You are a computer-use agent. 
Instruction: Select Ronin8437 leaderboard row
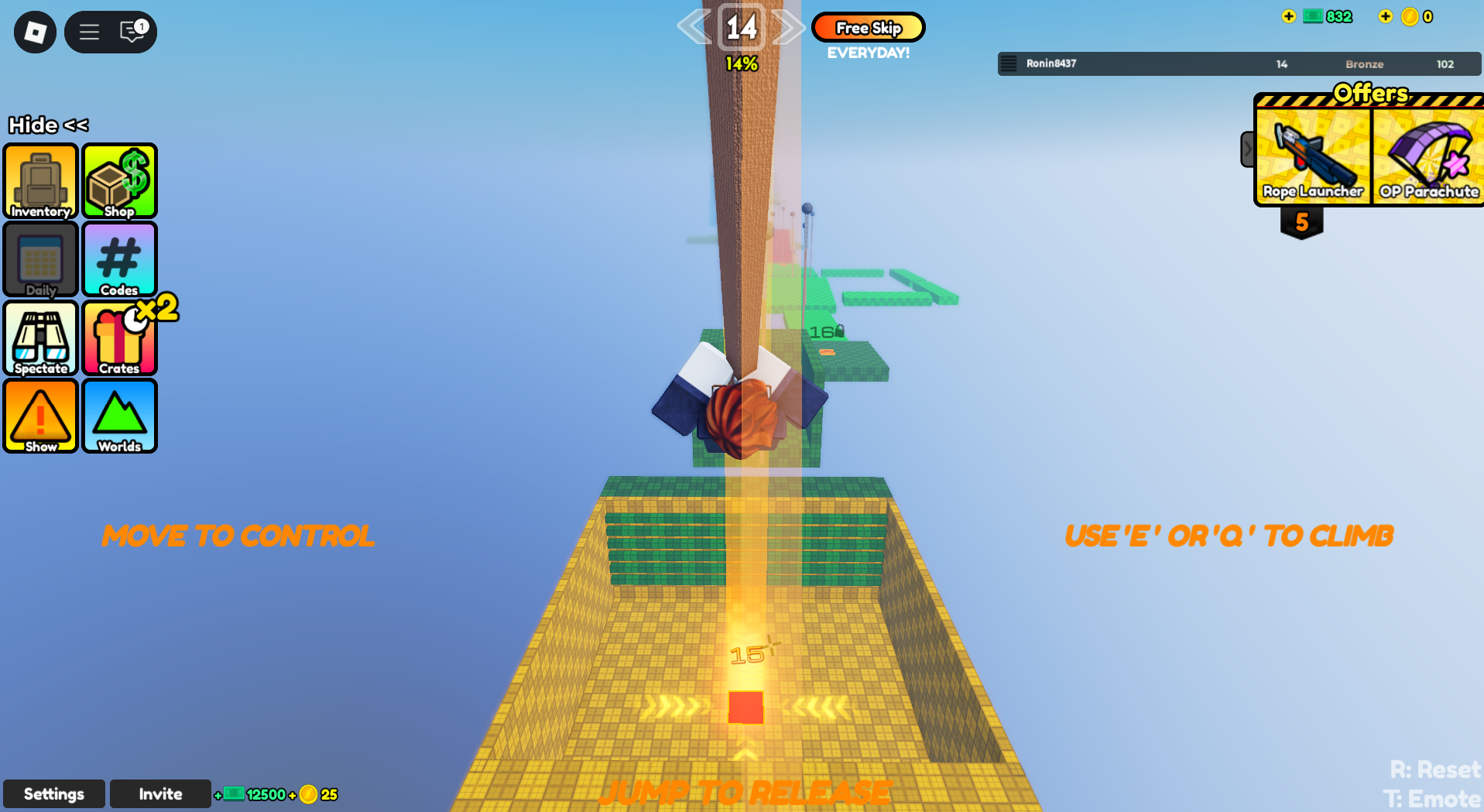pyautogui.click(x=1239, y=63)
